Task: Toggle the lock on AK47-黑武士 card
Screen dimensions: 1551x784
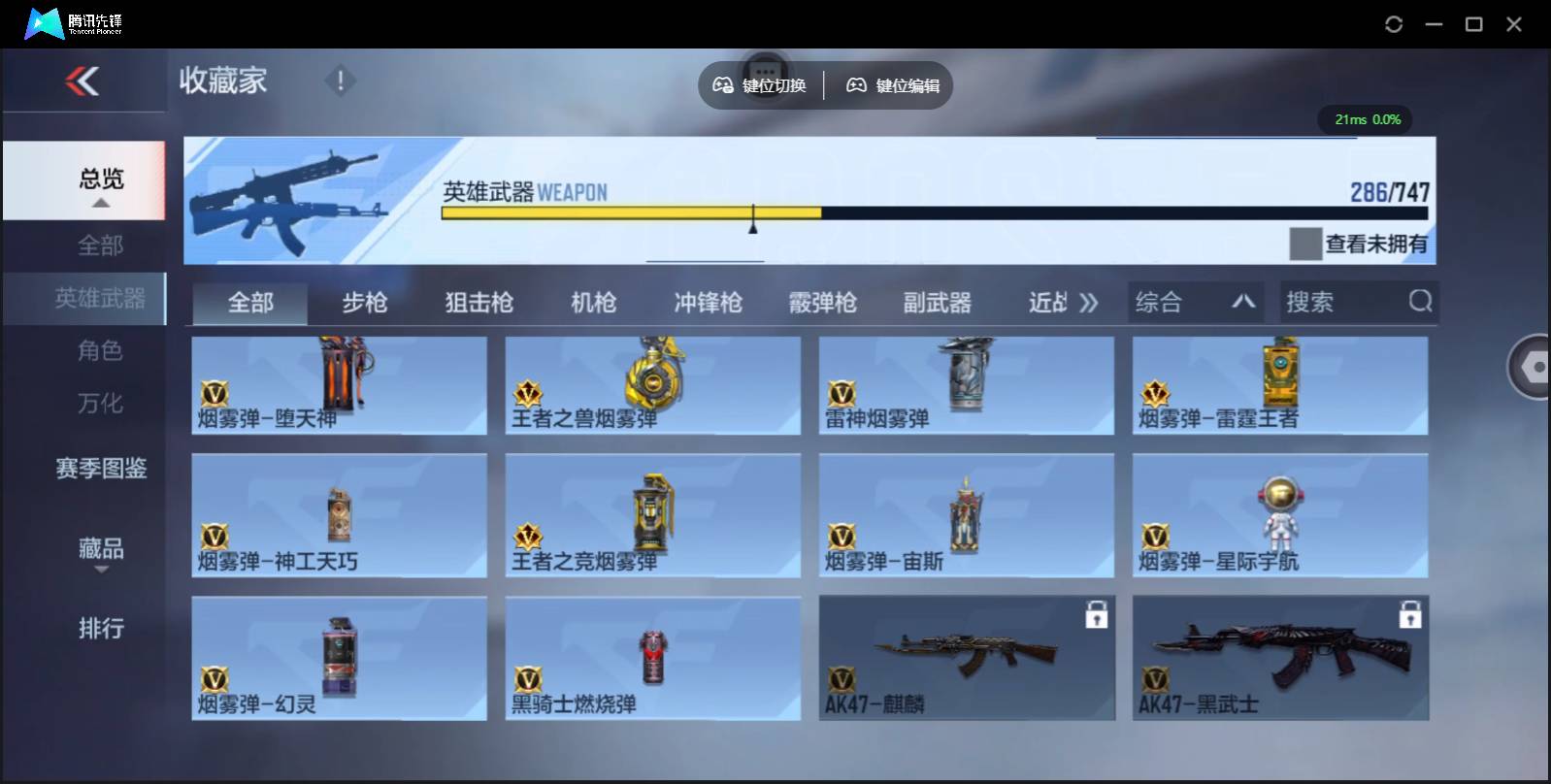Action: tap(1411, 615)
